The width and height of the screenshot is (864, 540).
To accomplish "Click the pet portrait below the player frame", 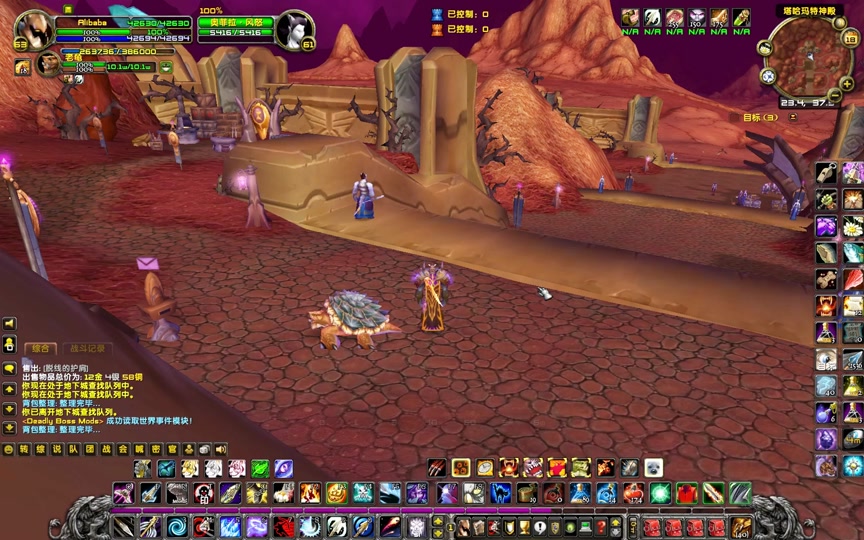I will point(48,65).
